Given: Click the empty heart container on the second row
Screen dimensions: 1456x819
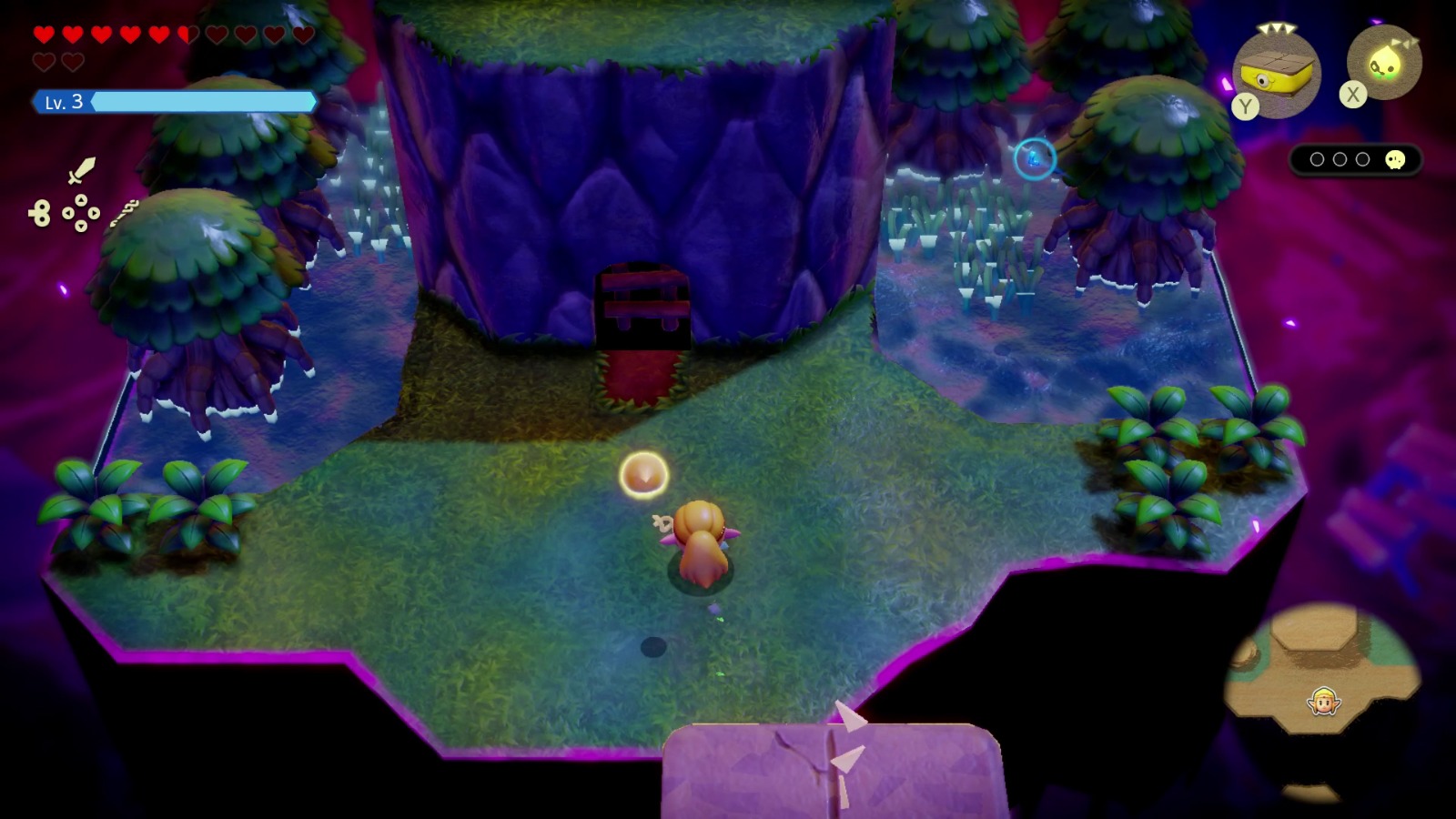Looking at the screenshot, I should pos(44,61).
